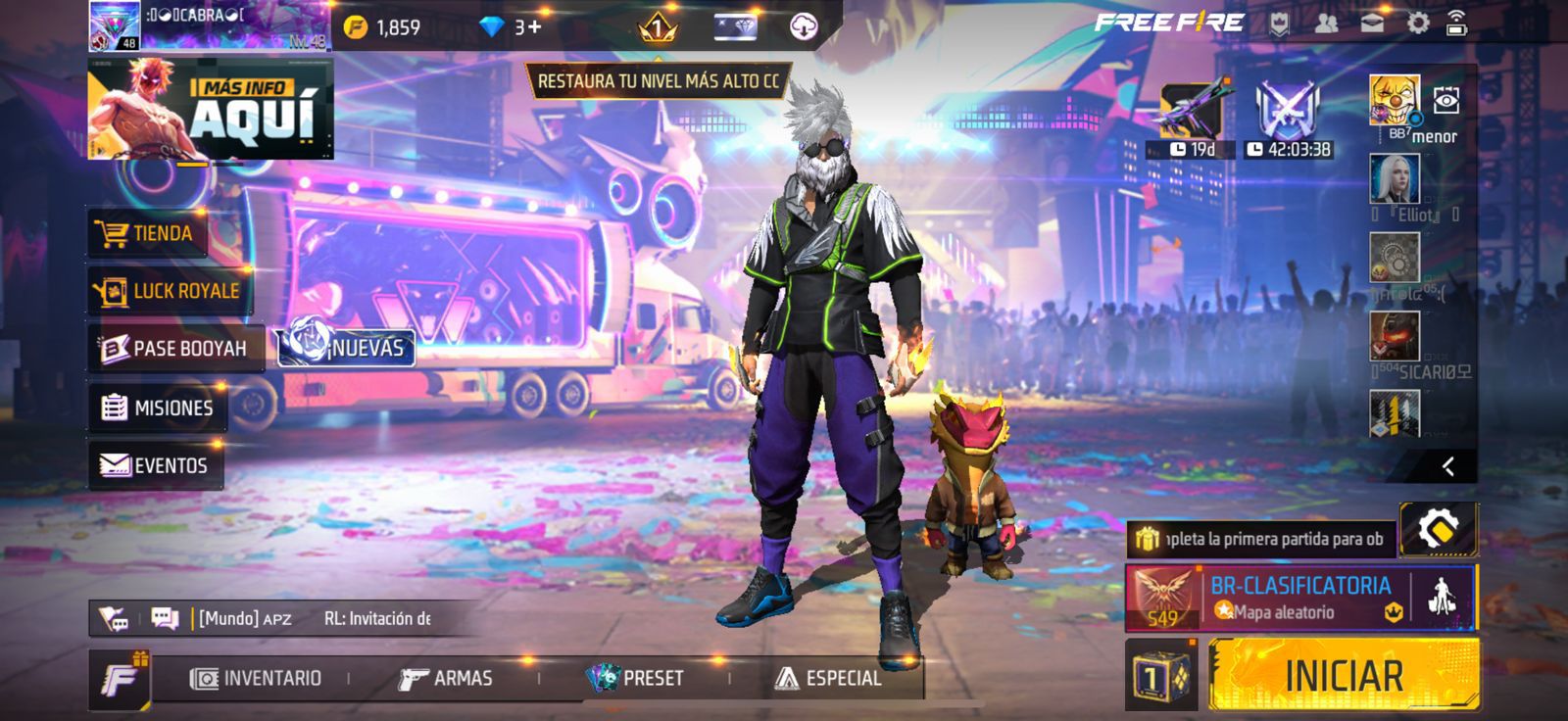The width and height of the screenshot is (1568, 721).
Task: Open the settings gear icon
Action: (1417, 24)
